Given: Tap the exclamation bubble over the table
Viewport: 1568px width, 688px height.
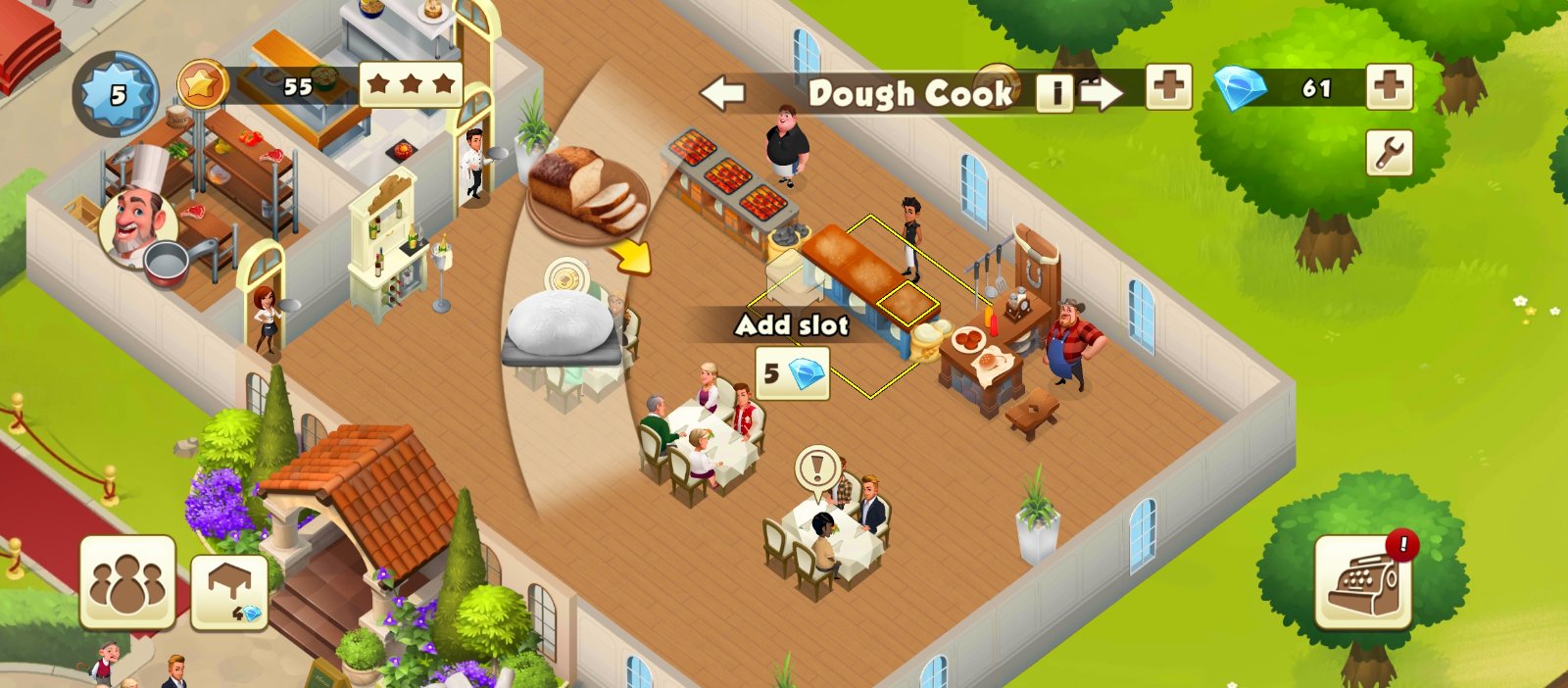Looking at the screenshot, I should pos(816,467).
